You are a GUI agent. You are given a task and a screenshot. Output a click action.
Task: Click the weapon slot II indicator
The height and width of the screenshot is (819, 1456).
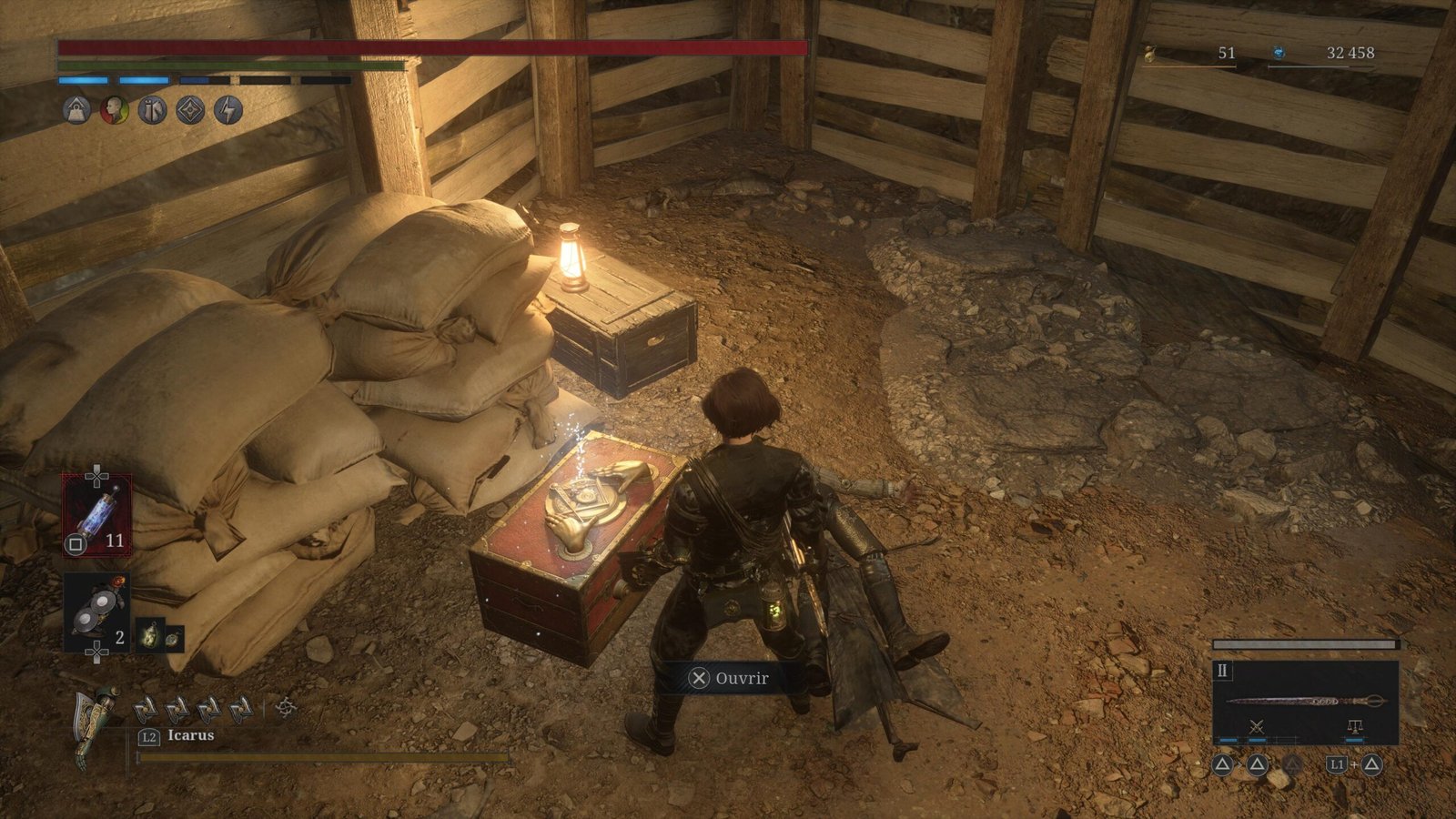tap(1222, 672)
